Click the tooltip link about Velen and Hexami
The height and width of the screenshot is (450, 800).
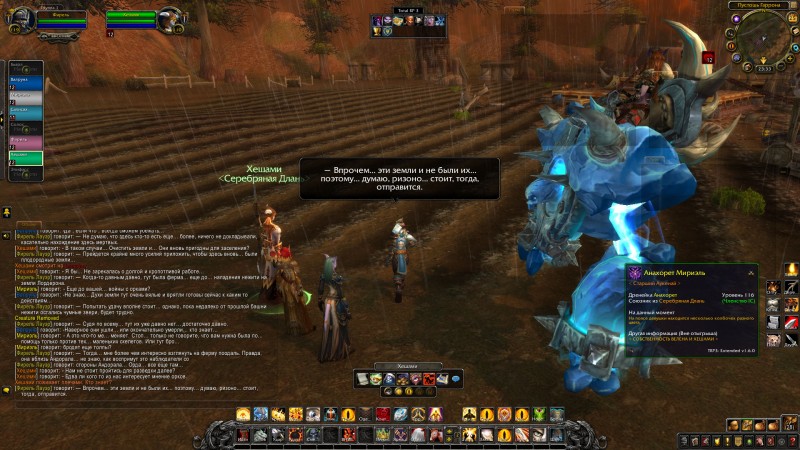coord(675,339)
